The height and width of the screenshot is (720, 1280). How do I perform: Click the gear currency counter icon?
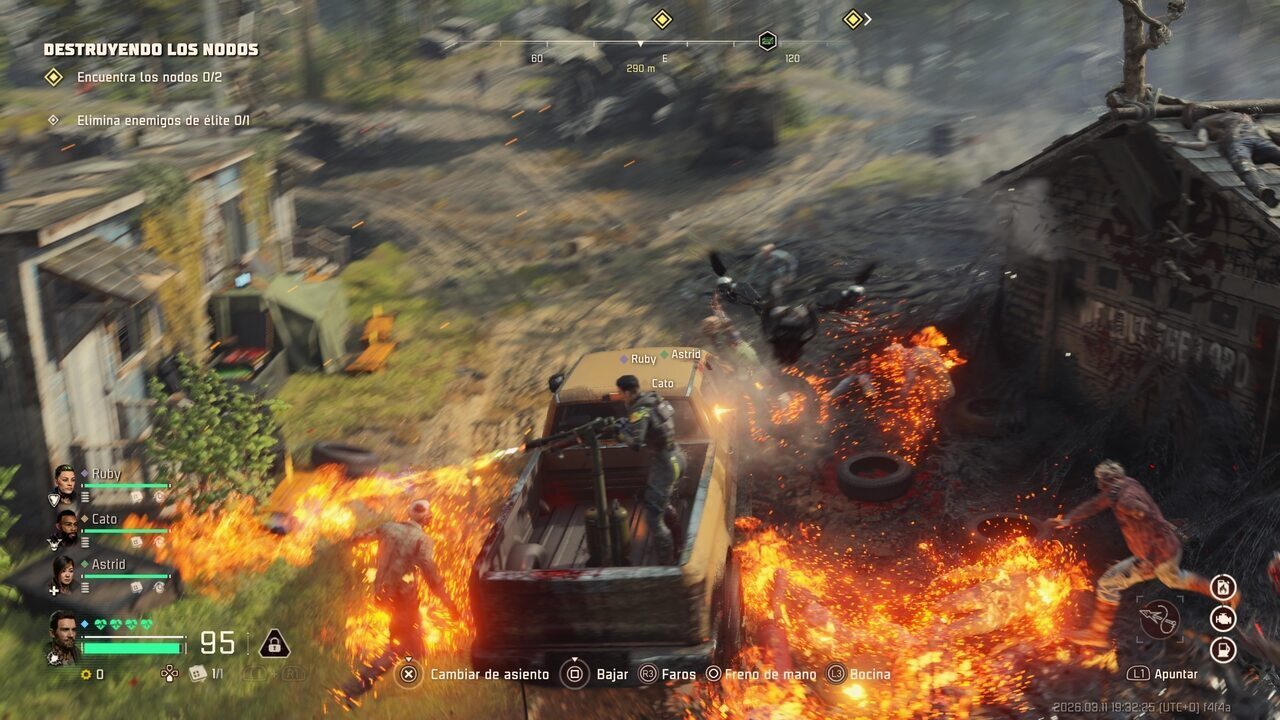86,674
